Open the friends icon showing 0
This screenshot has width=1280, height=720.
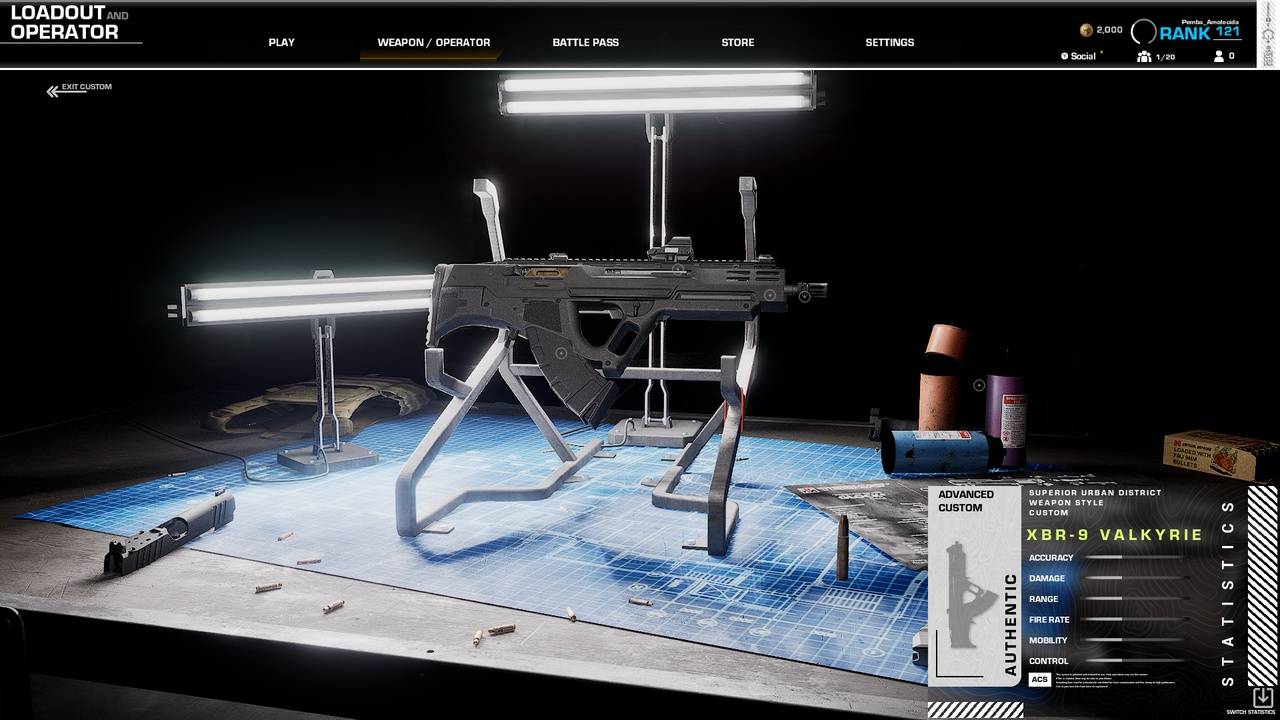click(x=1224, y=57)
